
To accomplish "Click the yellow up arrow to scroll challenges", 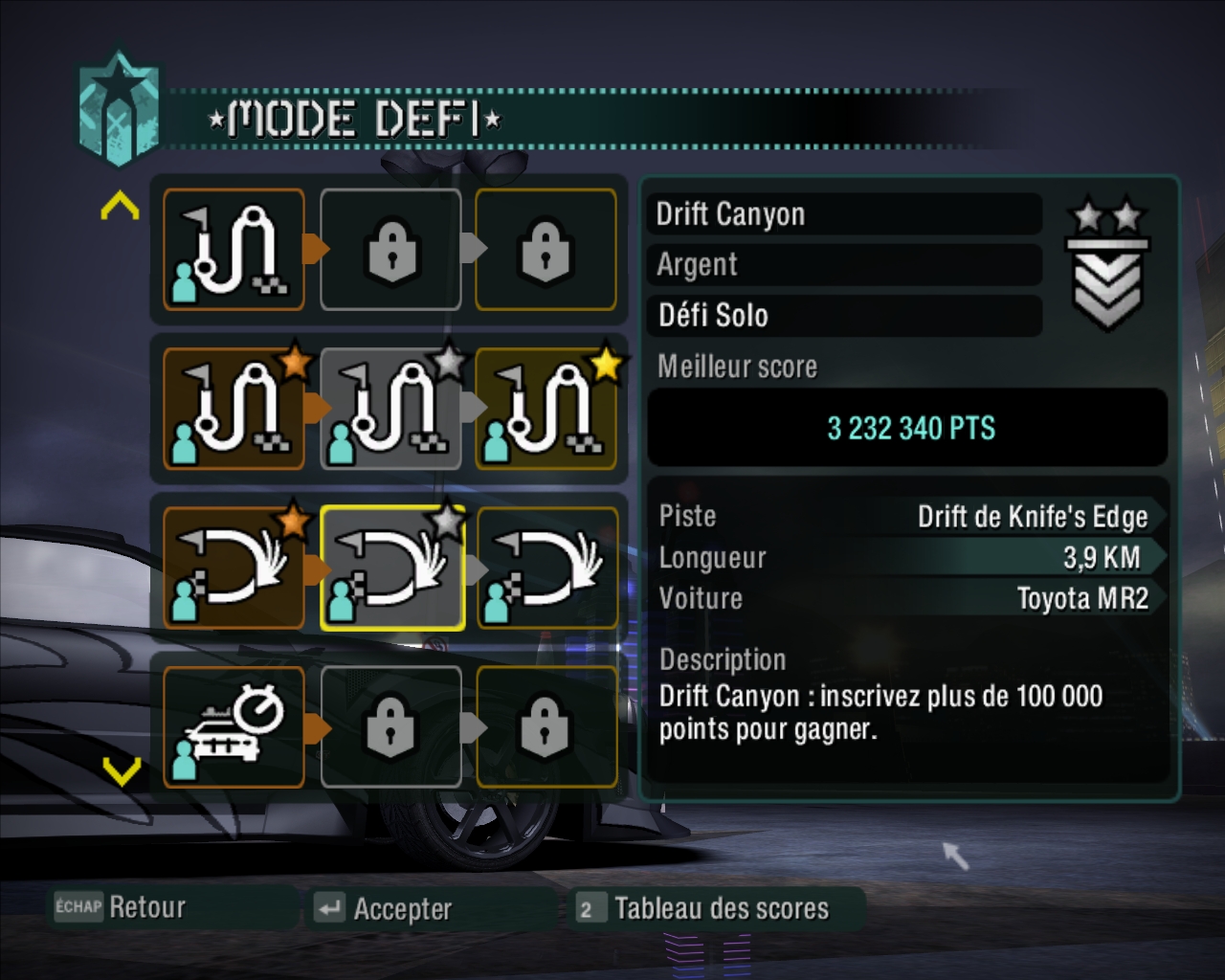I will [121, 205].
